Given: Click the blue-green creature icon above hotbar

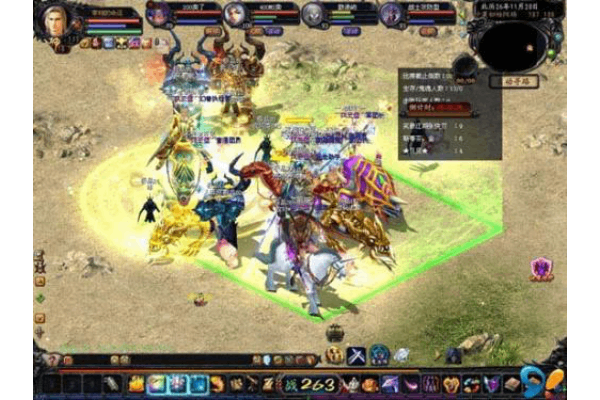Looking at the screenshot, I should click(x=380, y=355).
